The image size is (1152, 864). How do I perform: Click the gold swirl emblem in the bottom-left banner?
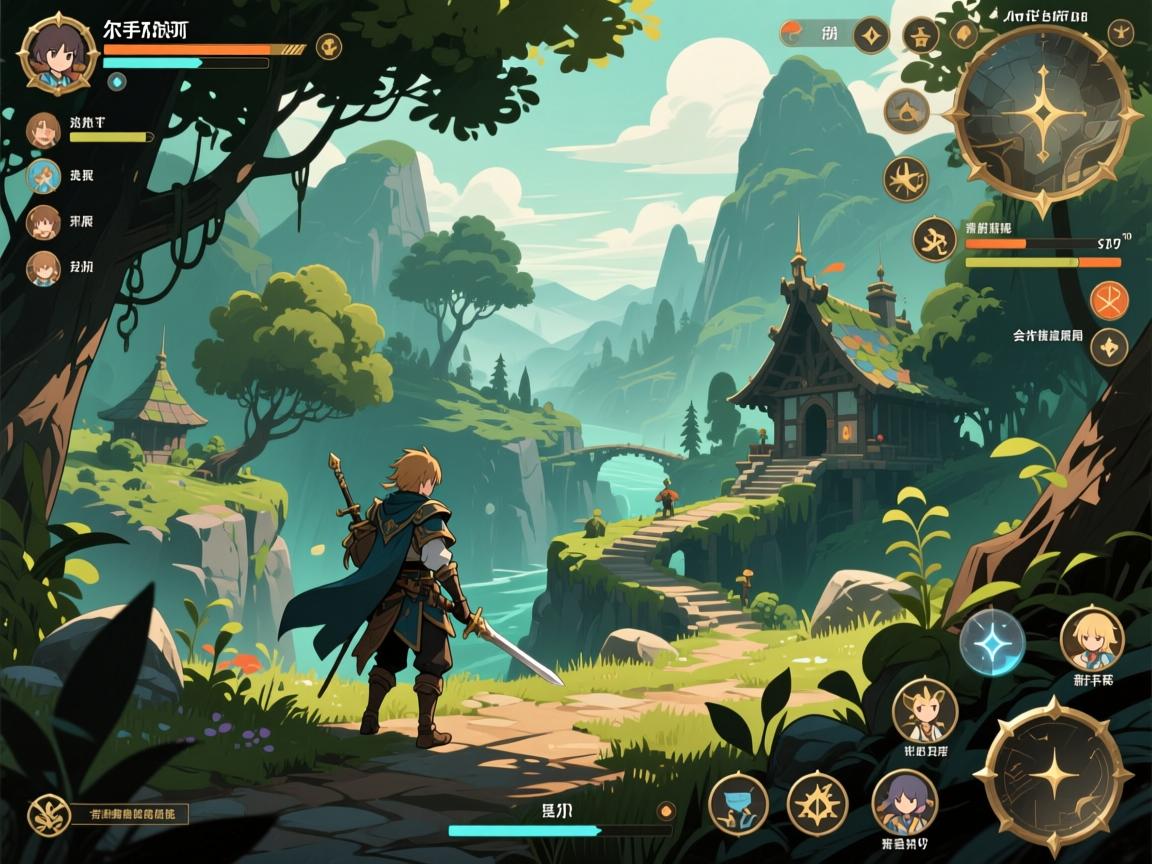point(46,814)
